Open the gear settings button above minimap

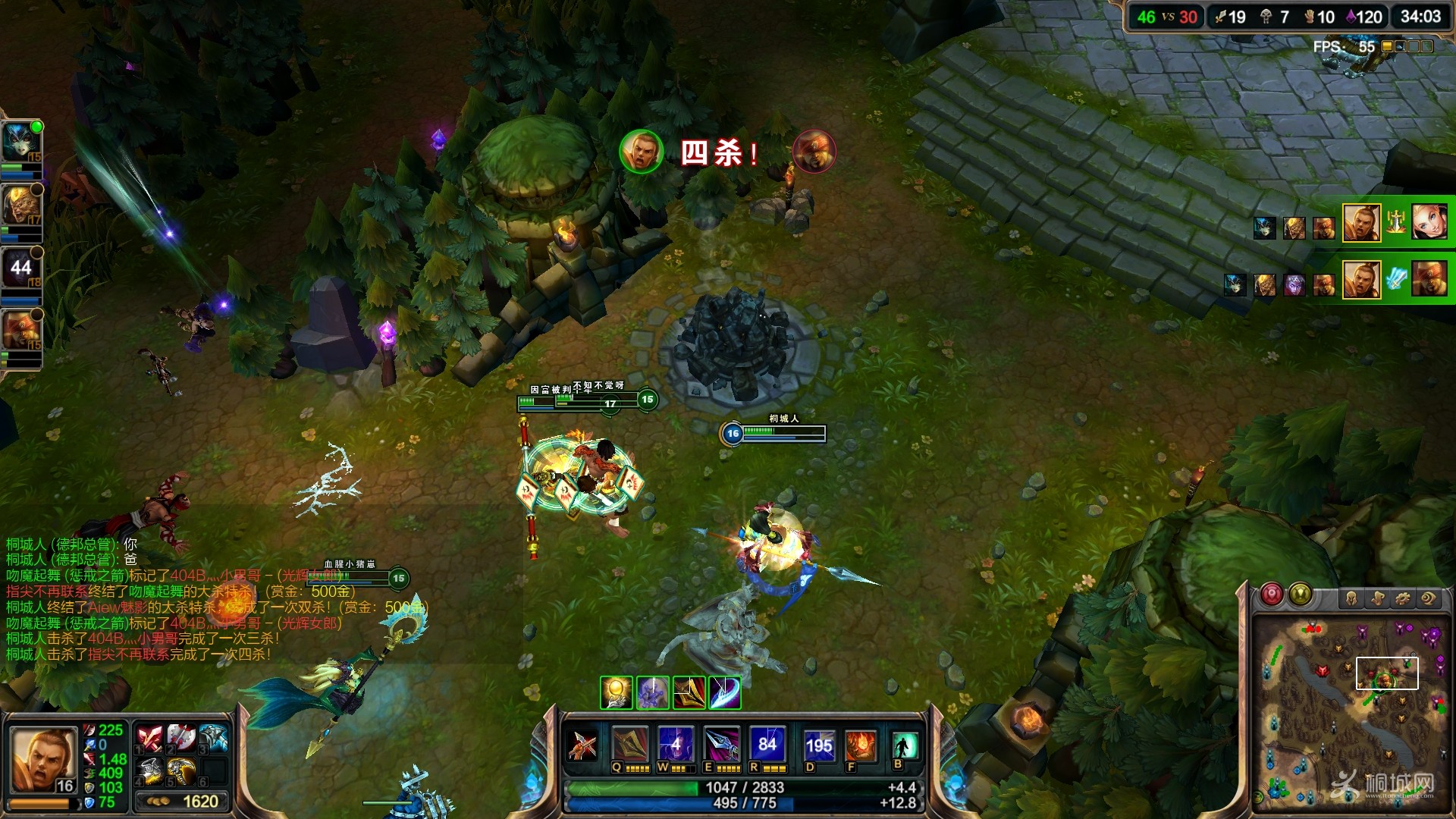tap(1403, 598)
